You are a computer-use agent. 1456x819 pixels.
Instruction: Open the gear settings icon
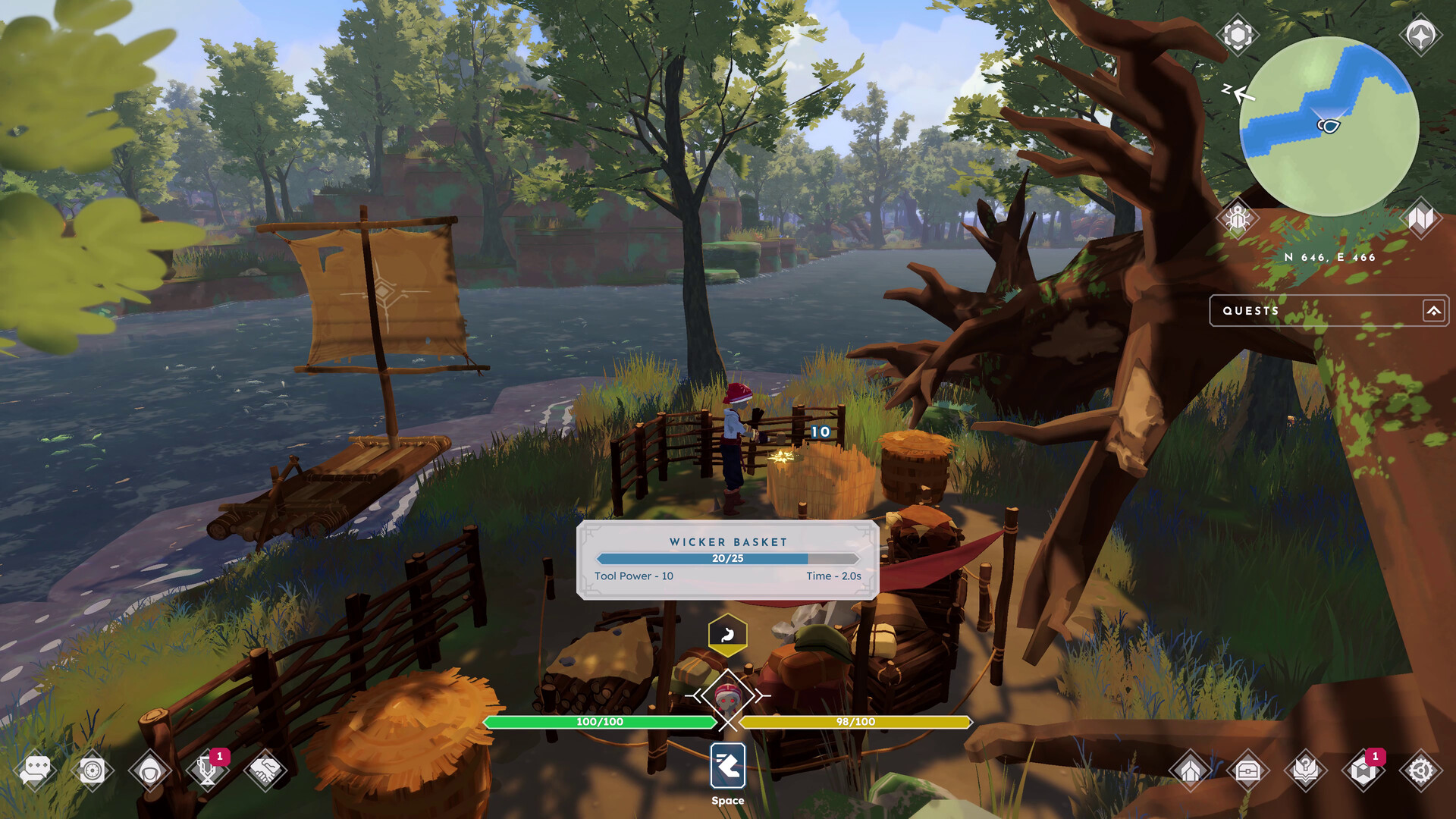pyautogui.click(x=1420, y=771)
